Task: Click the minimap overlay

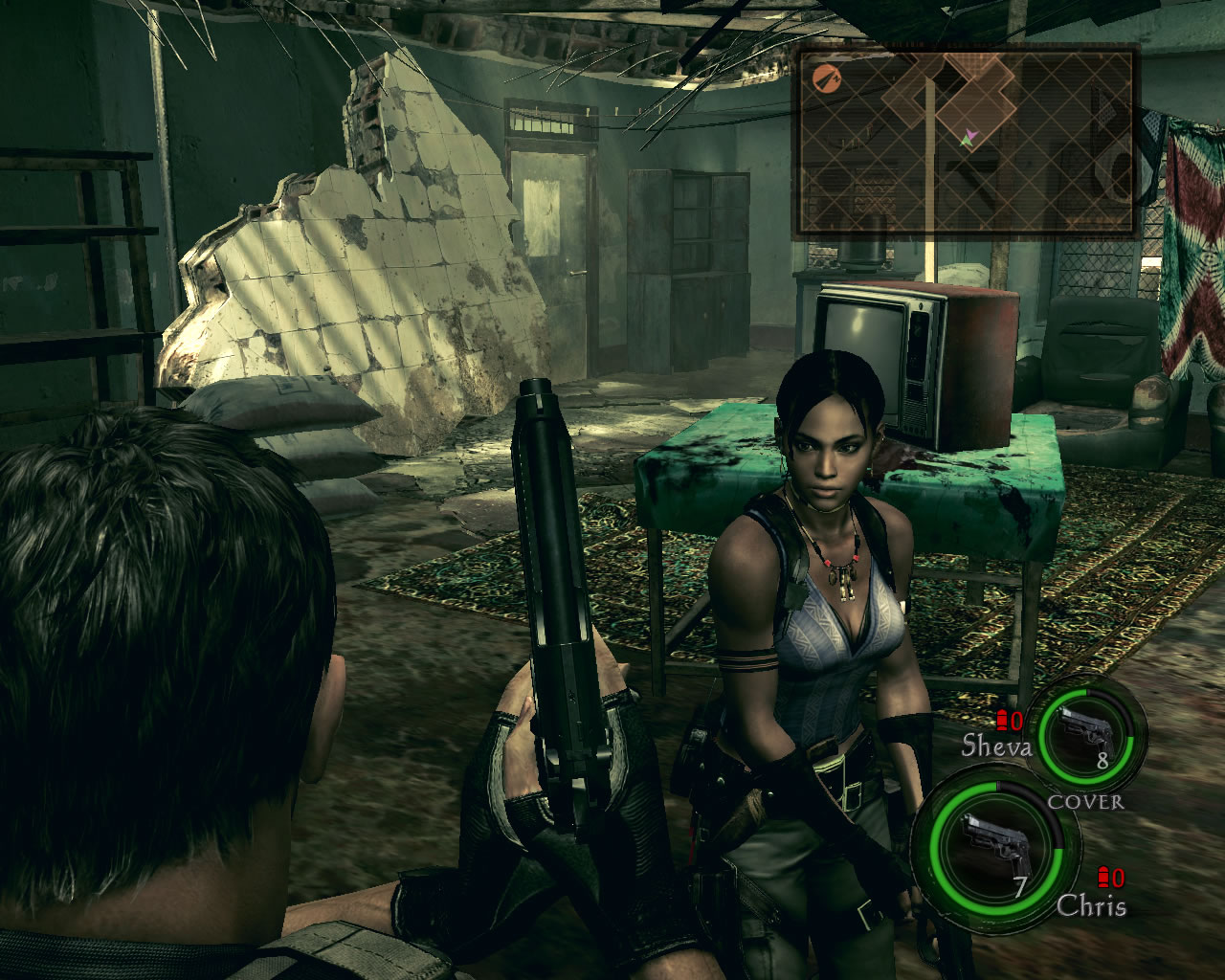Action: [966, 142]
